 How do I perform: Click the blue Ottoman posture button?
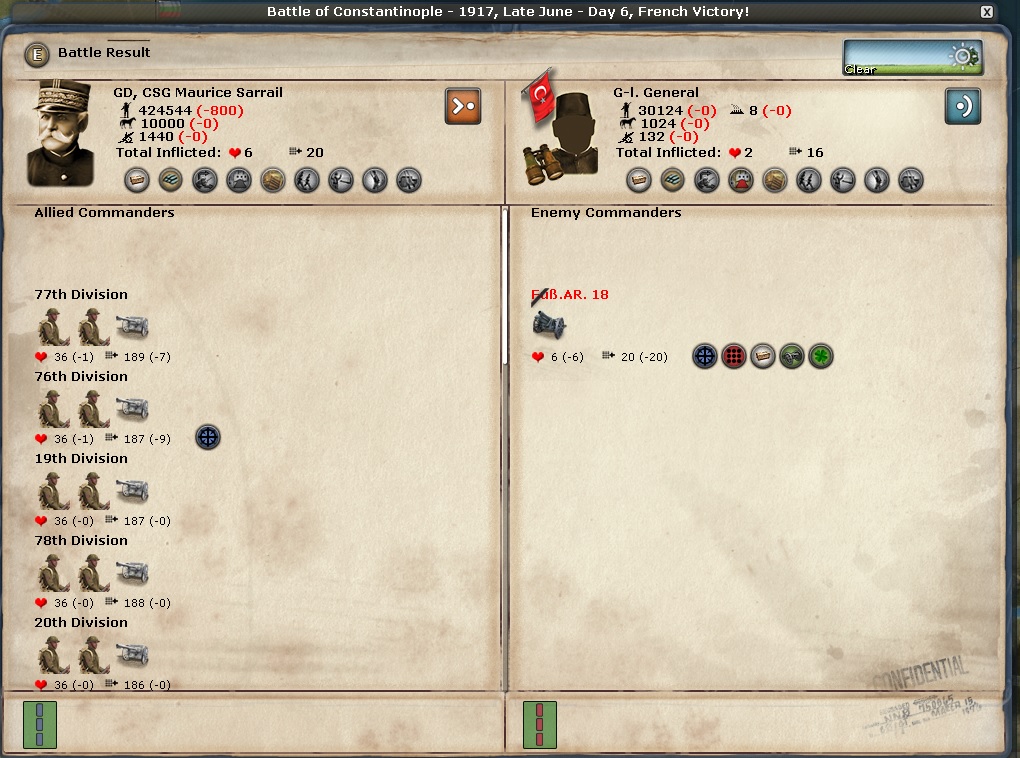pos(963,106)
